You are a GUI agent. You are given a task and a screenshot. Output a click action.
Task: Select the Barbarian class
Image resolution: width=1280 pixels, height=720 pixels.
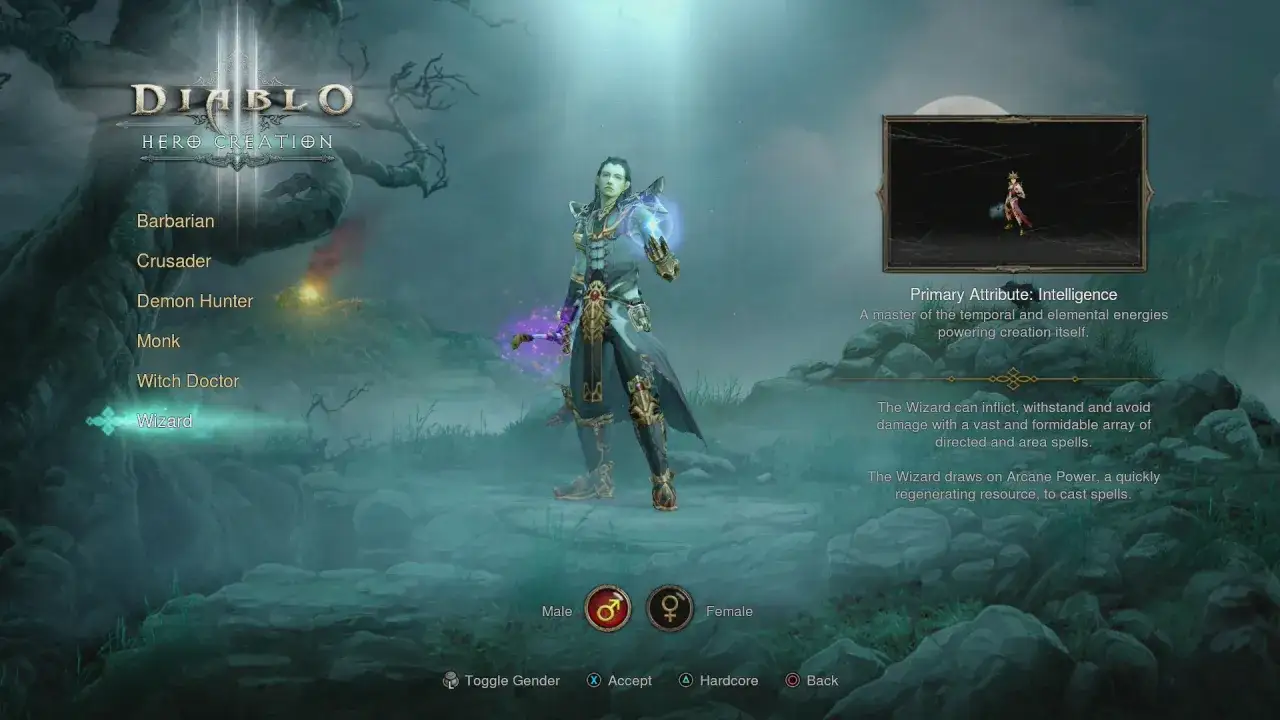coord(175,221)
